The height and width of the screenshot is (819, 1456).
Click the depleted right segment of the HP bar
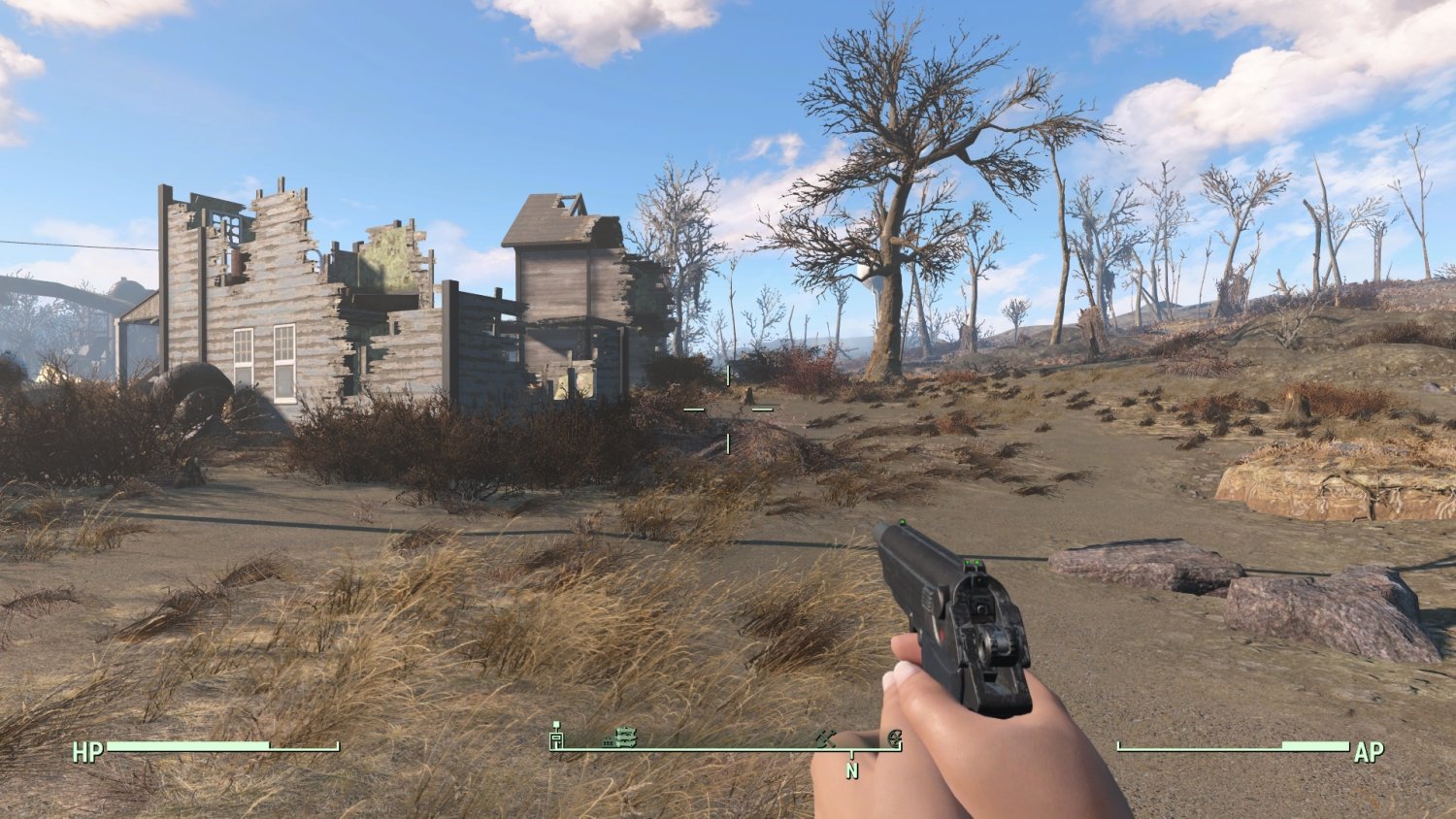click(306, 747)
